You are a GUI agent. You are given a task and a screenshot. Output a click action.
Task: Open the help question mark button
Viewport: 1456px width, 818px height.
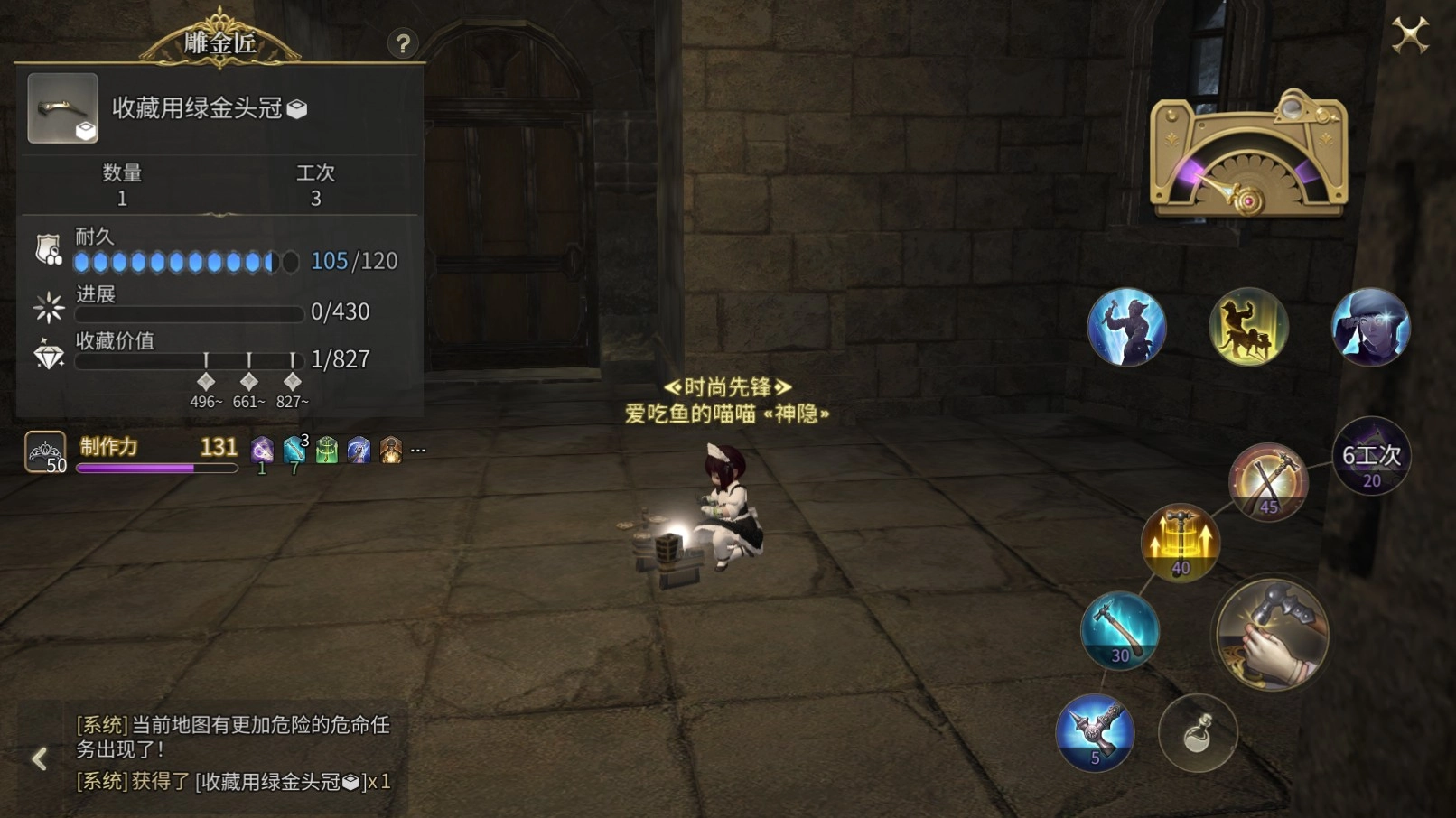point(403,43)
